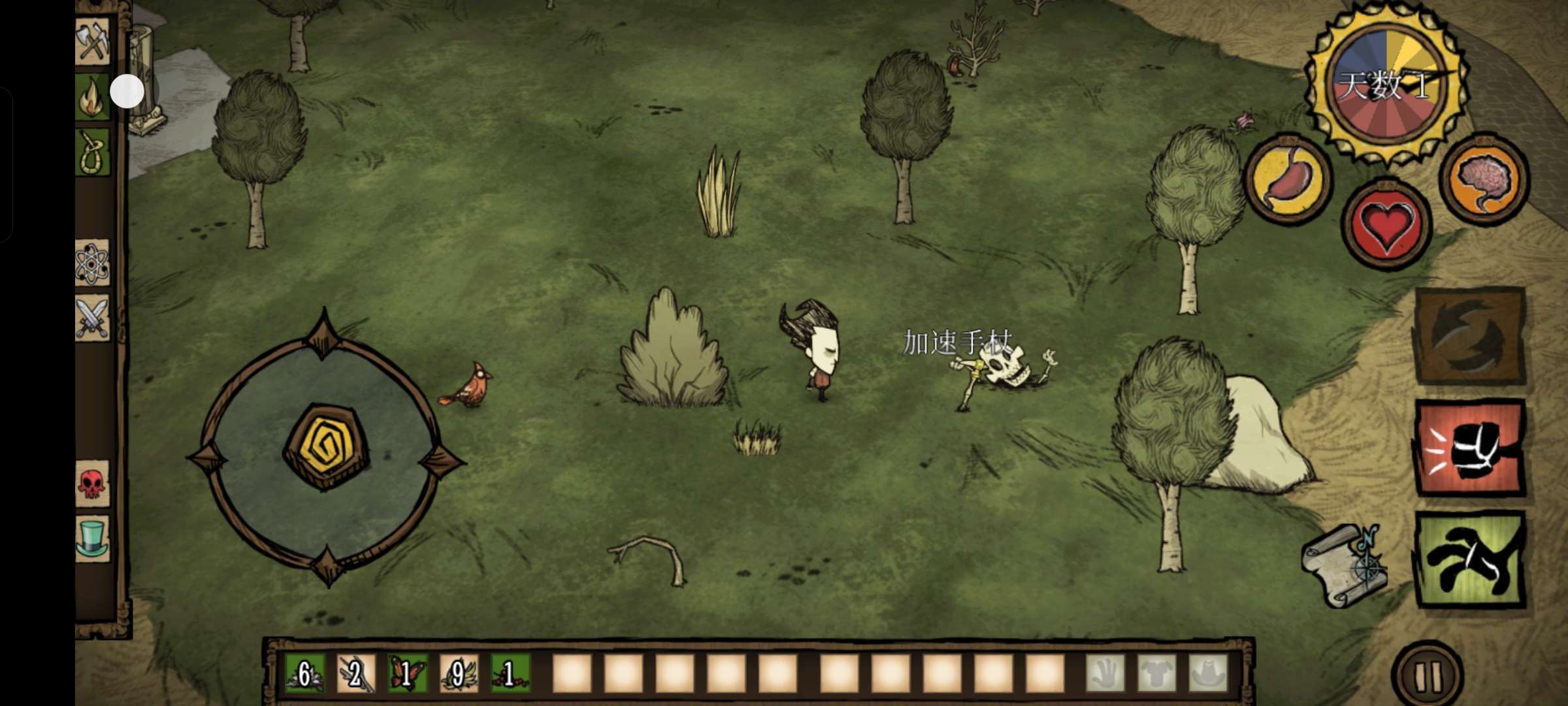Switch to the Science atom tab
Image resolution: width=1568 pixels, height=706 pixels.
[x=92, y=263]
